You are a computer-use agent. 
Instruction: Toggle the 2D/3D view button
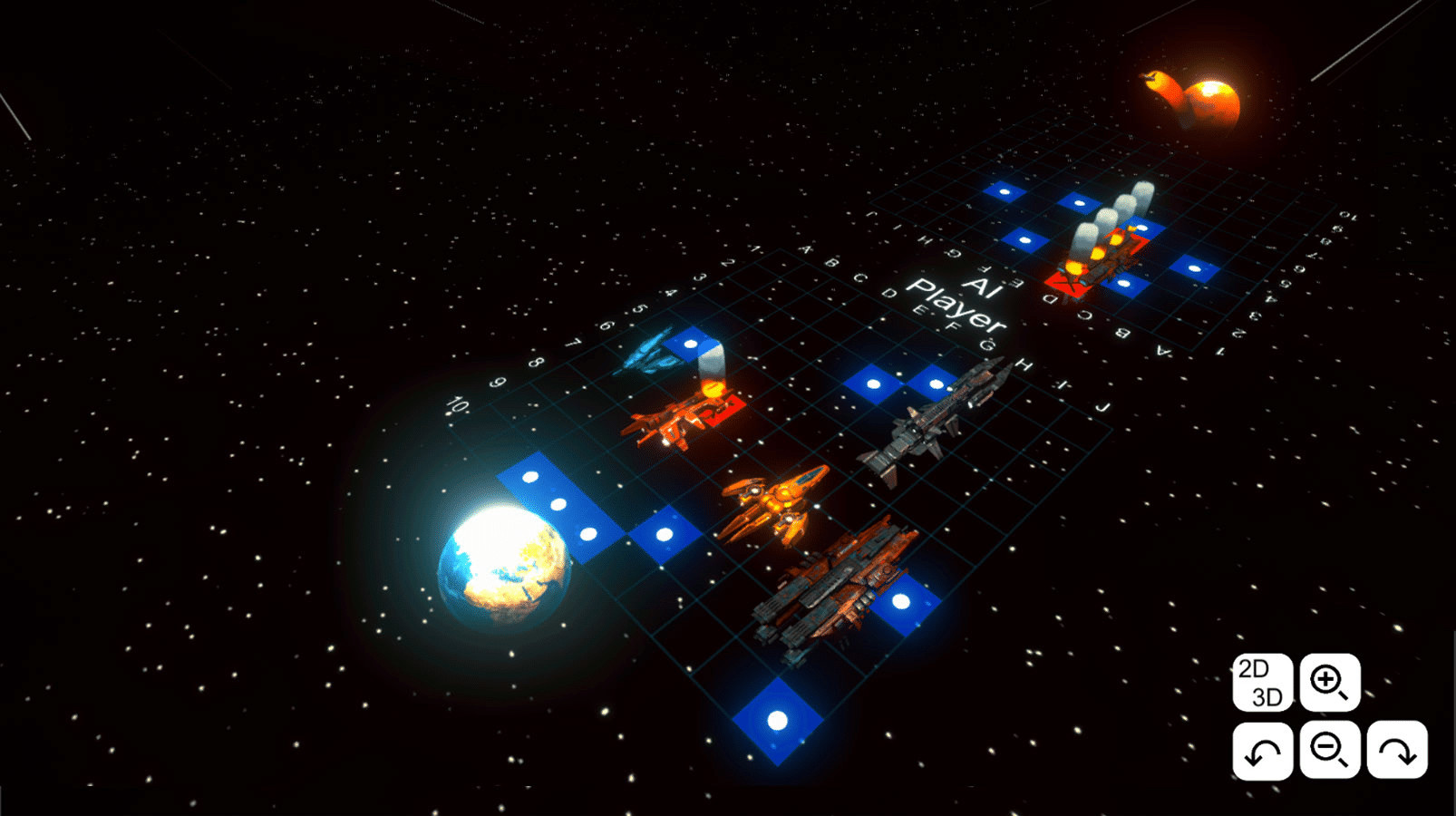tap(1262, 682)
